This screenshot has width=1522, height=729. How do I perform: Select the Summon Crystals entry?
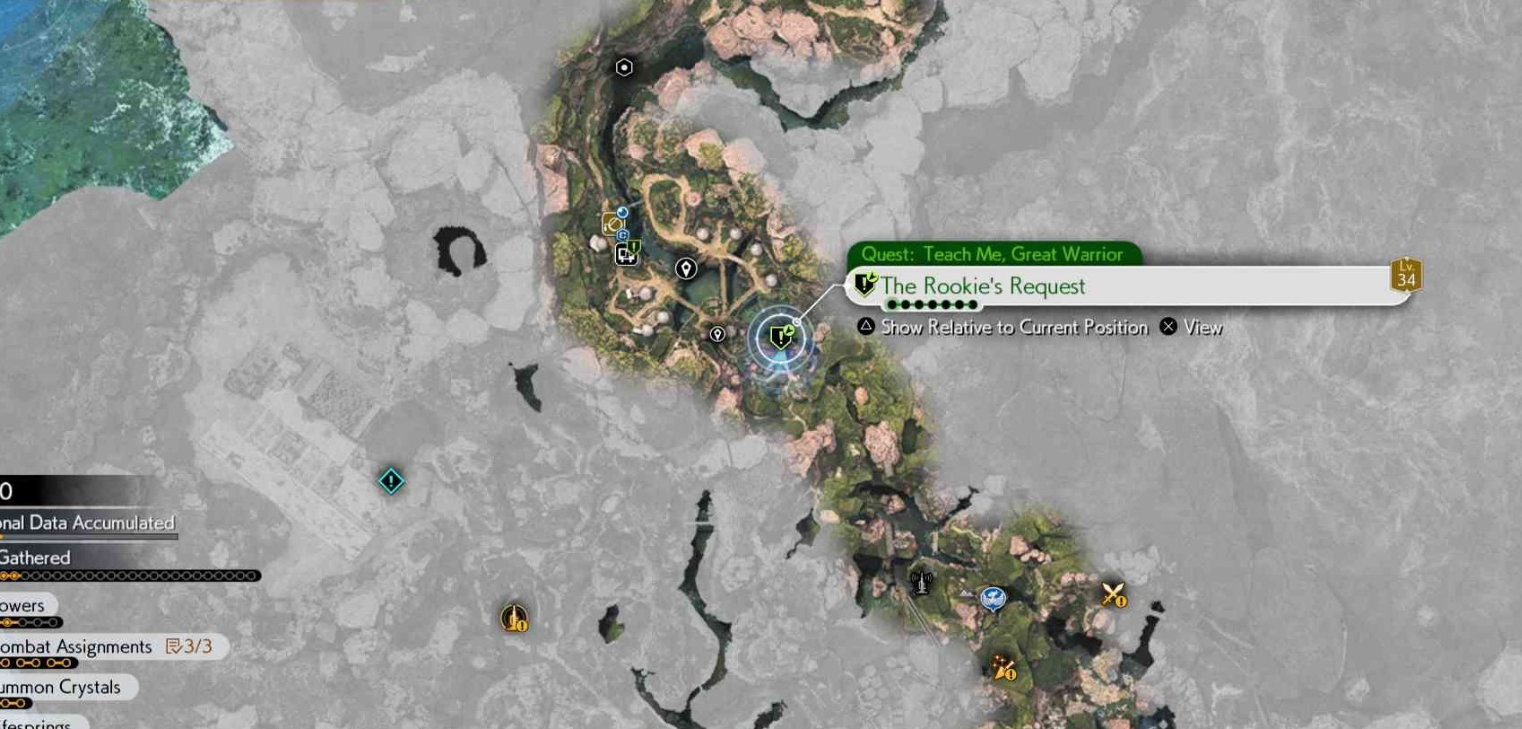tap(62, 688)
